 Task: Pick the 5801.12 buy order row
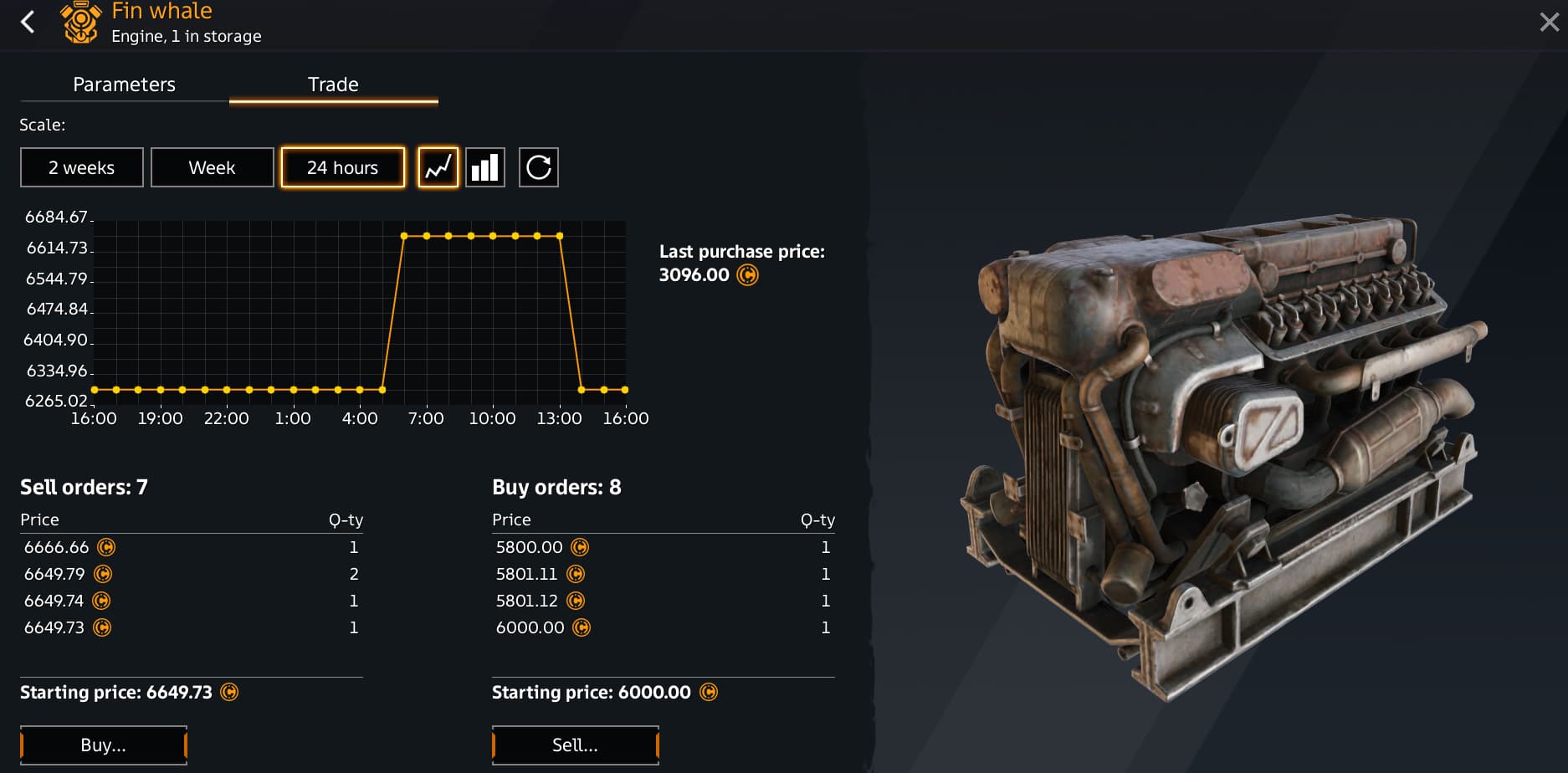pos(663,601)
